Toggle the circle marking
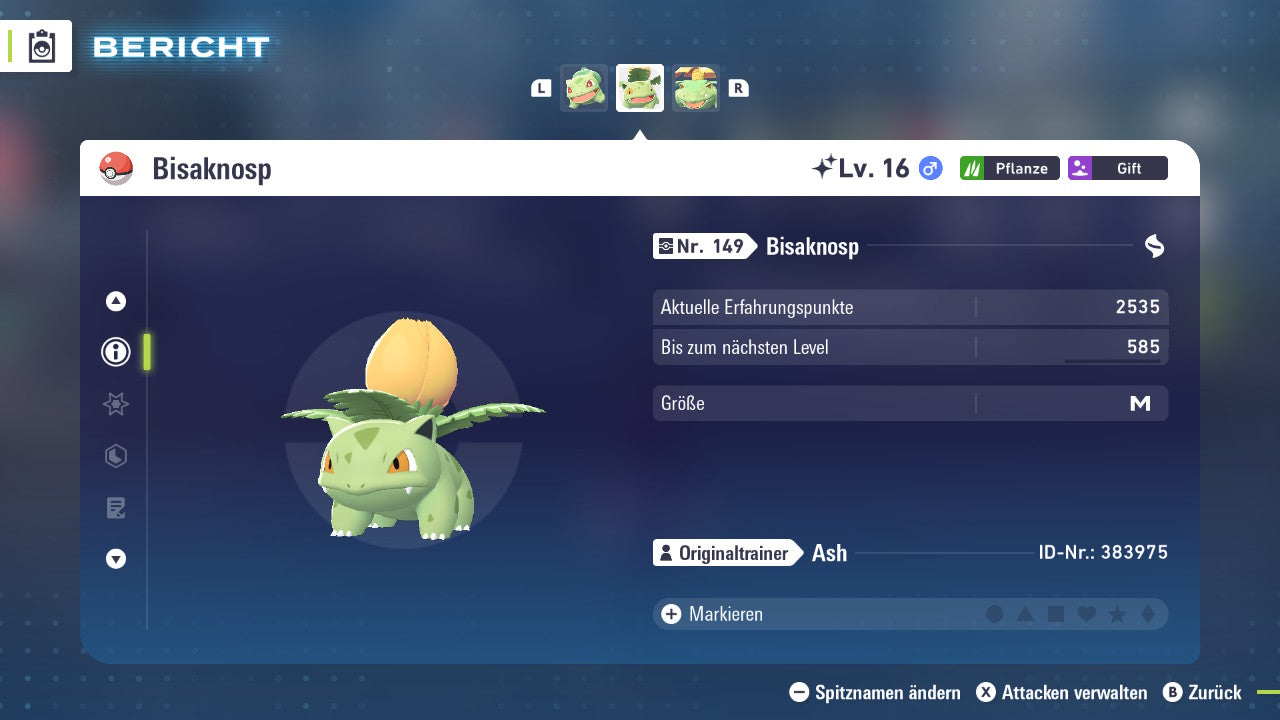The width and height of the screenshot is (1280, 720). pos(995,614)
